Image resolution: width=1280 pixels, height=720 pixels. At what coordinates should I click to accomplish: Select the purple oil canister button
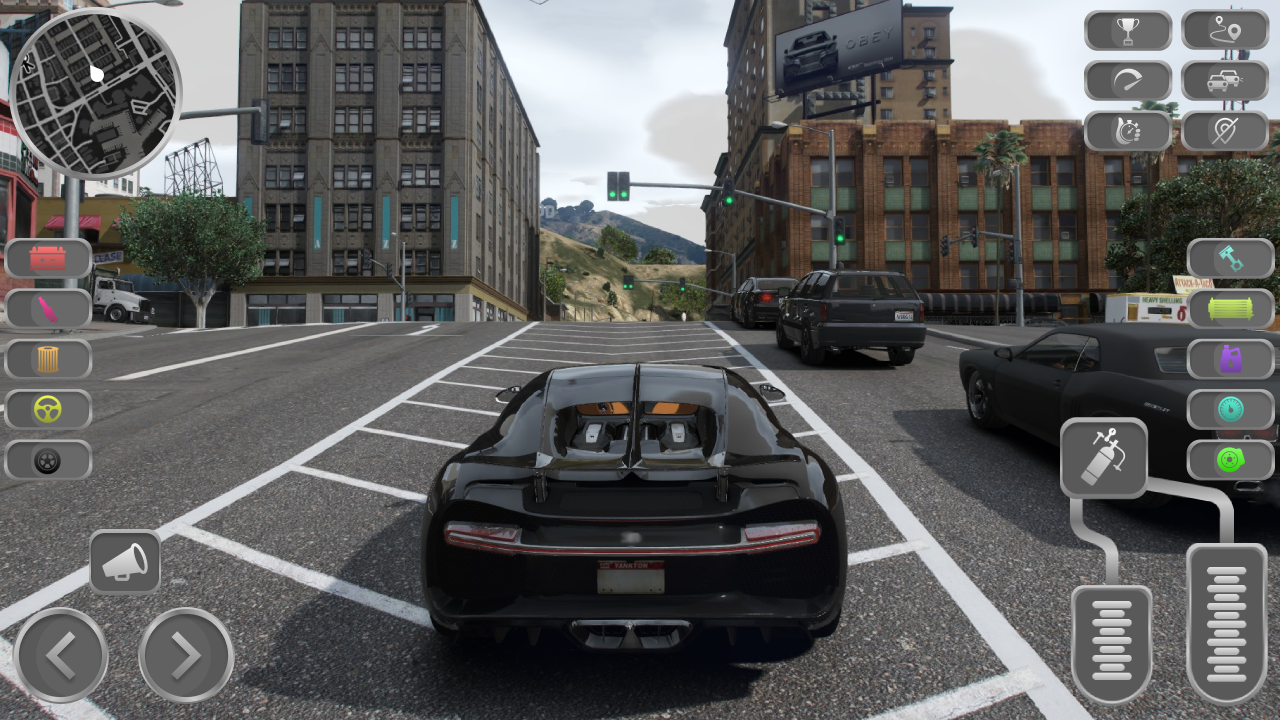click(x=1231, y=359)
